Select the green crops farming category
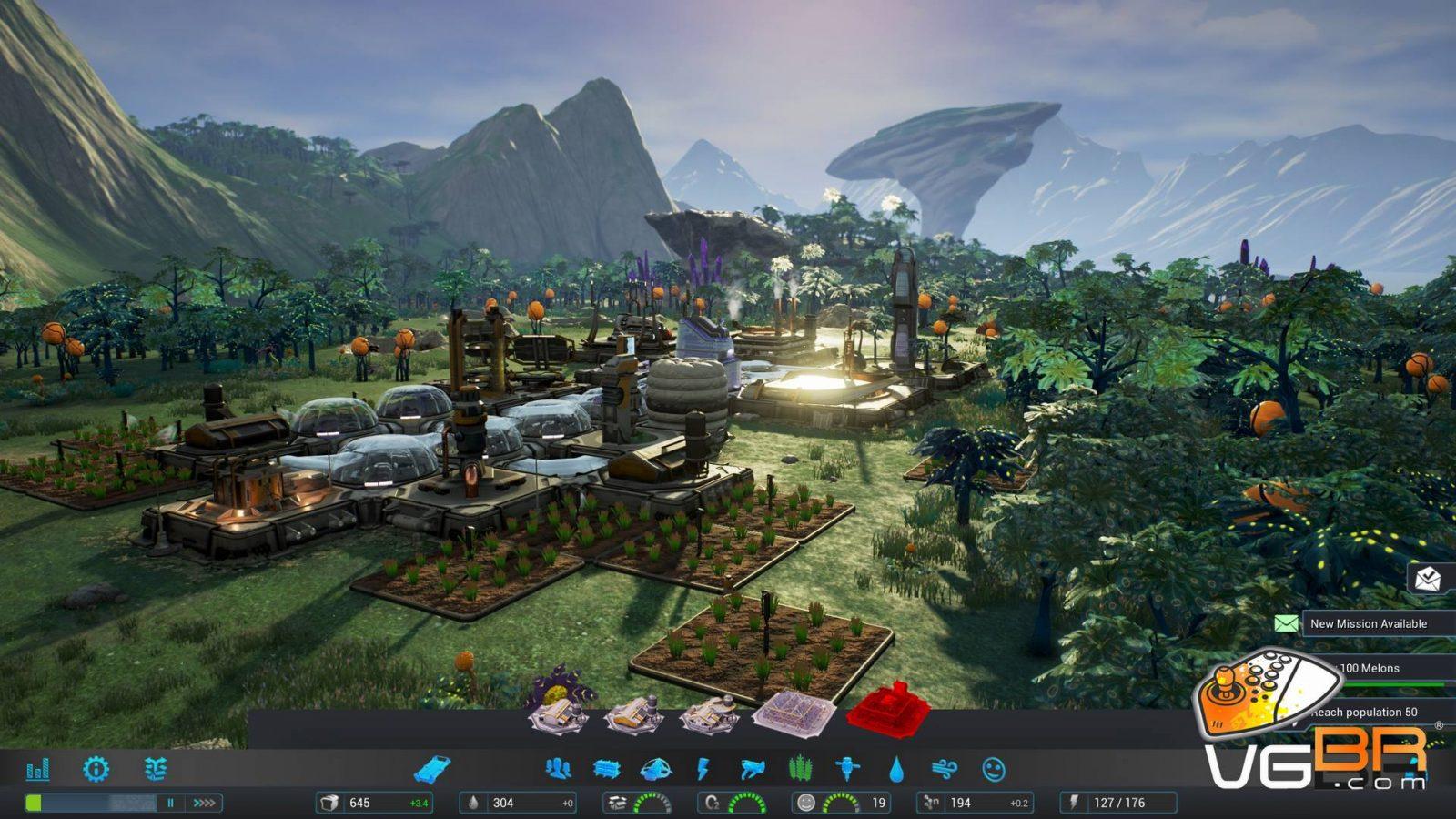The image size is (1456, 819). click(800, 770)
